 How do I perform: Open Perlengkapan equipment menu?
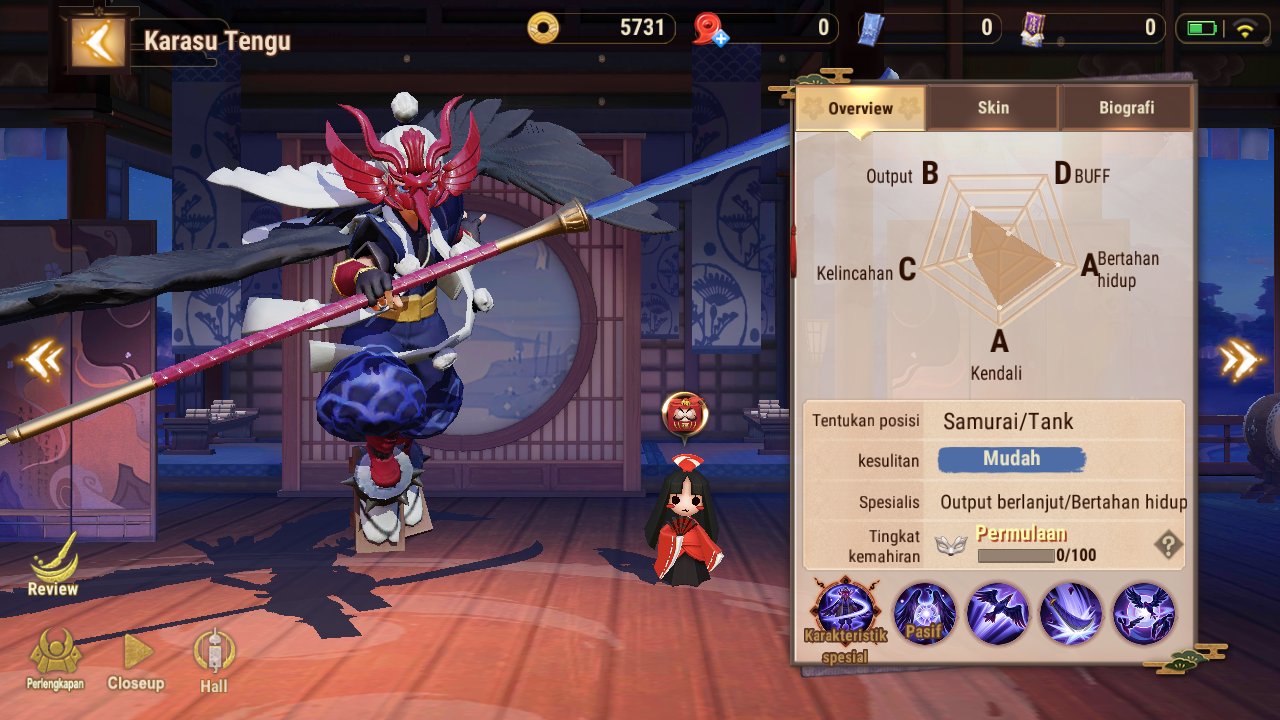click(55, 660)
